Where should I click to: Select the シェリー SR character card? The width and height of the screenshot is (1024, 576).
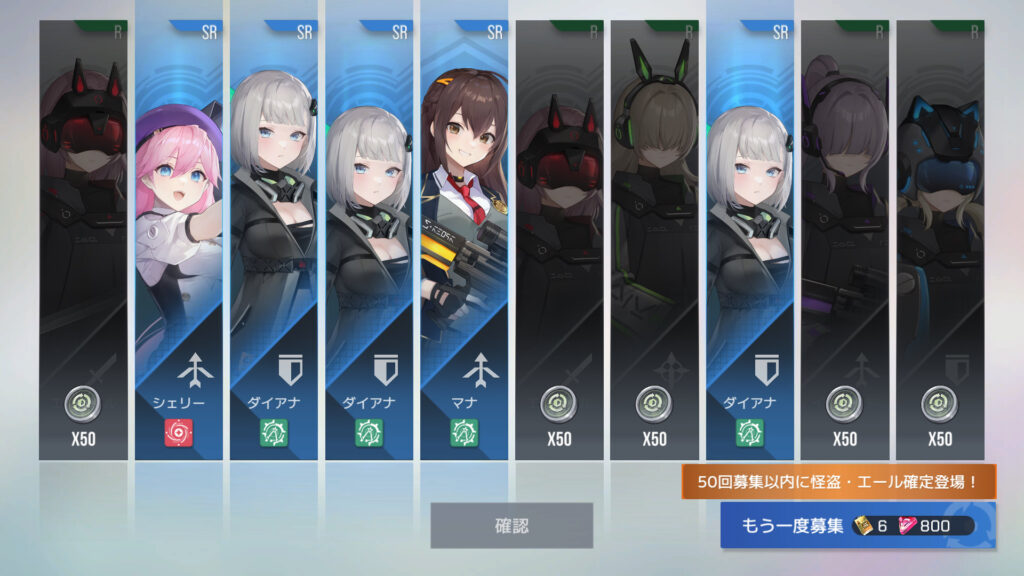[178, 240]
